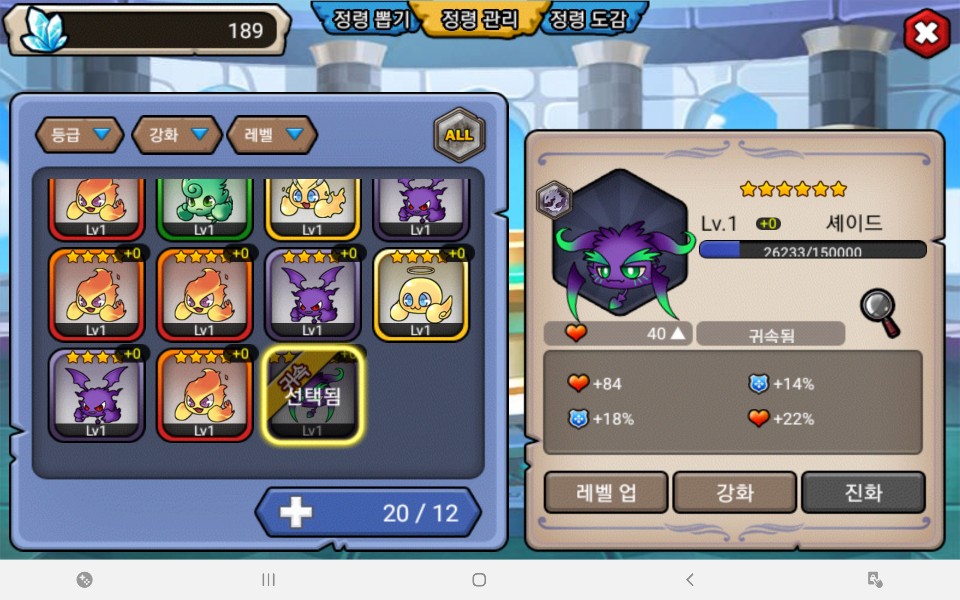Open the 레벨 filter dropdown

272,134
